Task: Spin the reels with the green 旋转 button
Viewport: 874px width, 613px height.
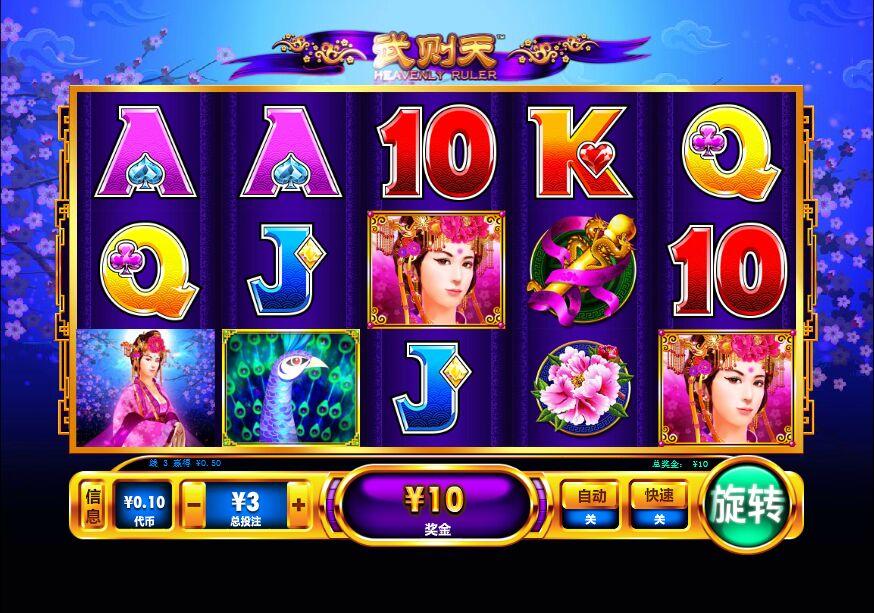Action: pos(747,505)
